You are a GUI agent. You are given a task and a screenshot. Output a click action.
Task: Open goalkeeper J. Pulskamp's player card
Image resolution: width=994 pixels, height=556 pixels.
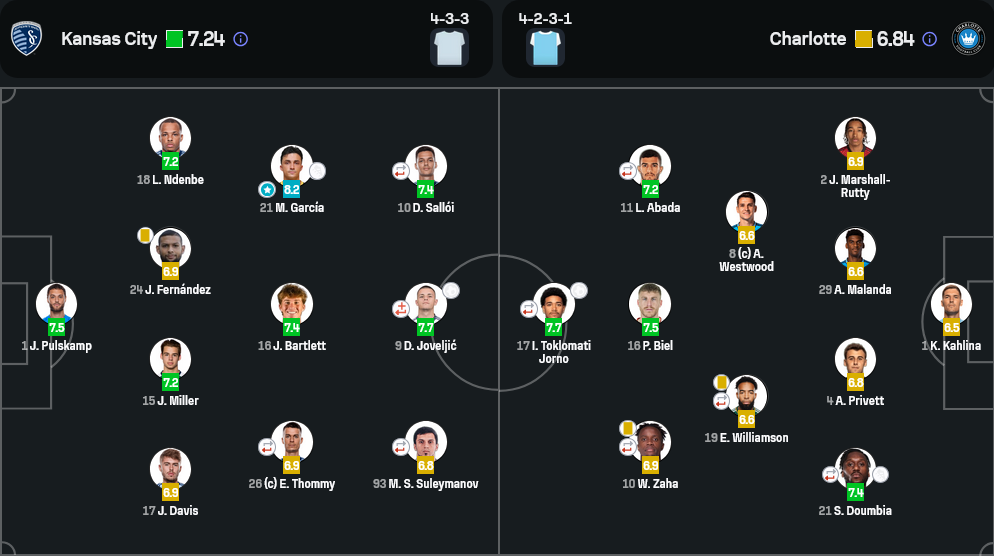56,304
